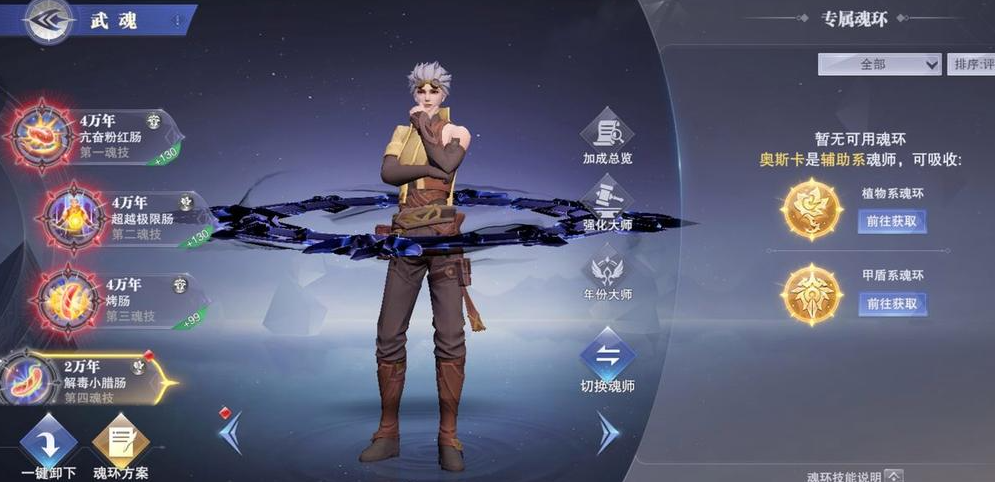This screenshot has height=482, width=995.
Task: Open the 排序 sort selector
Action: click(x=972, y=64)
